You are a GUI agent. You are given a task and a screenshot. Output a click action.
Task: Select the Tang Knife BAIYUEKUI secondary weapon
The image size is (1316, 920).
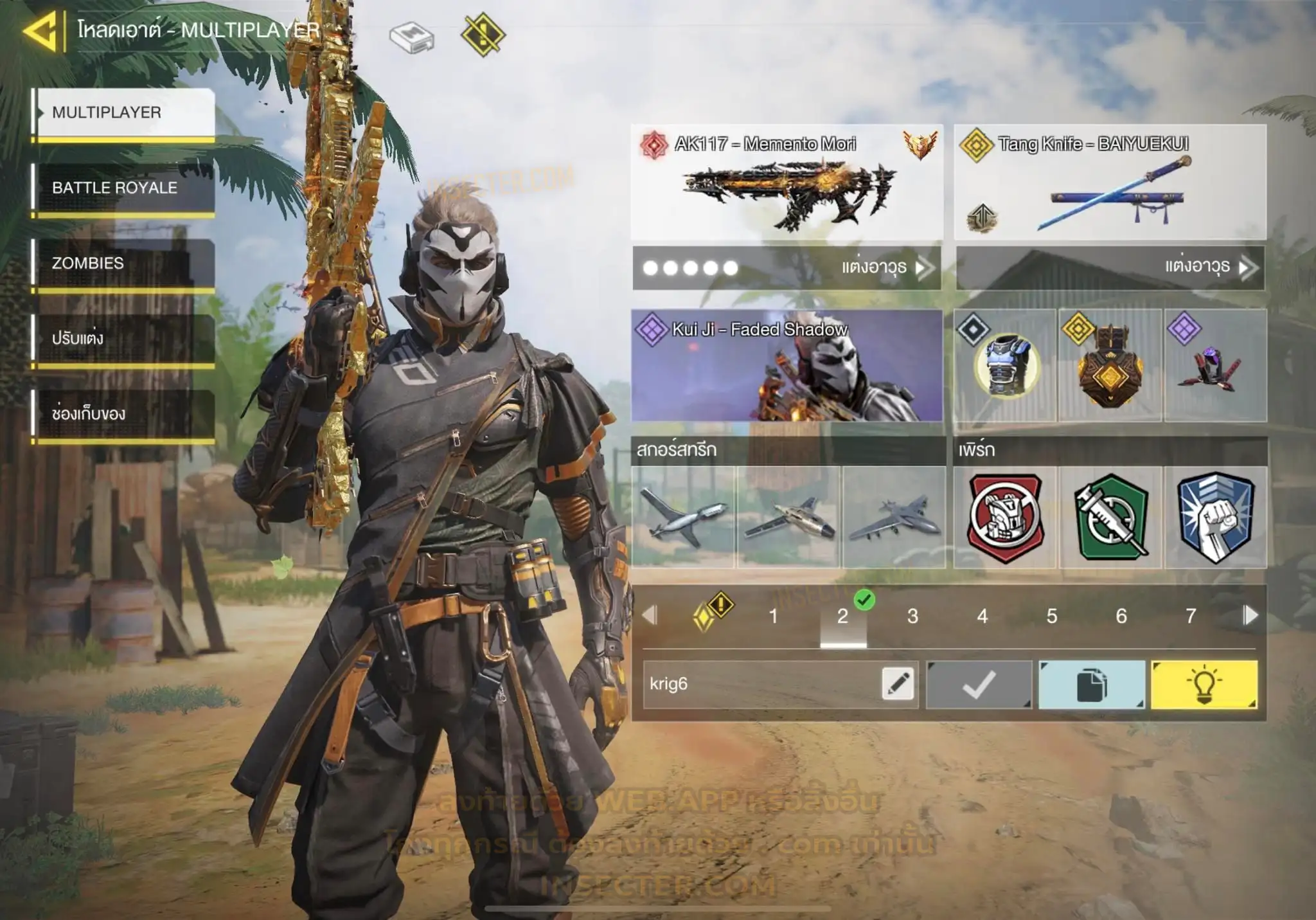click(x=1110, y=182)
